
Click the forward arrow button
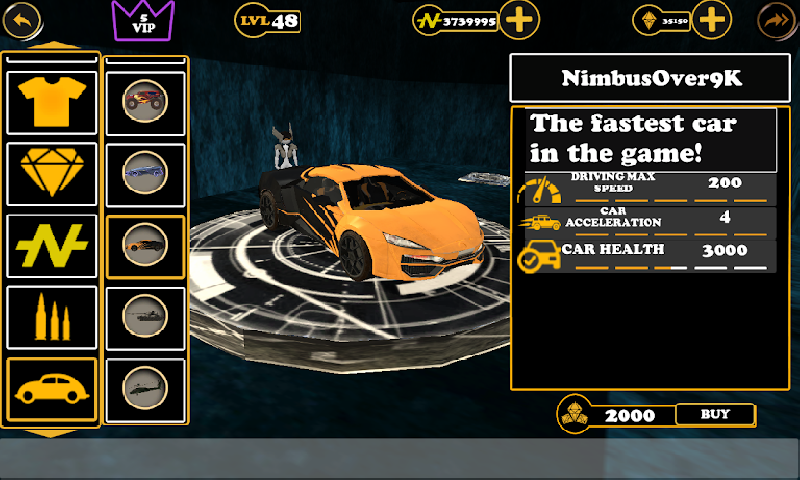tap(774, 18)
